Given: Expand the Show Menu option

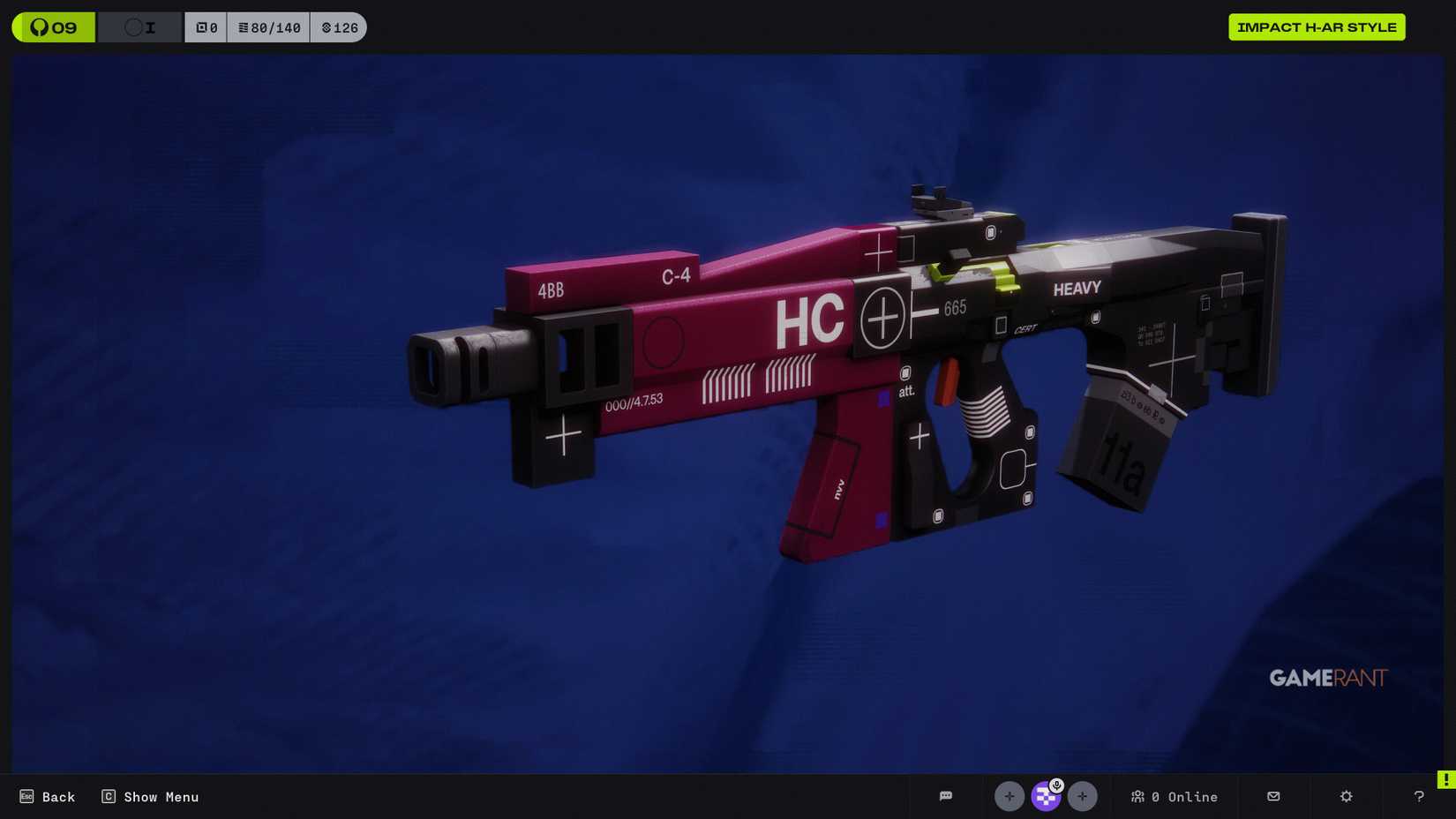Looking at the screenshot, I should tap(150, 797).
